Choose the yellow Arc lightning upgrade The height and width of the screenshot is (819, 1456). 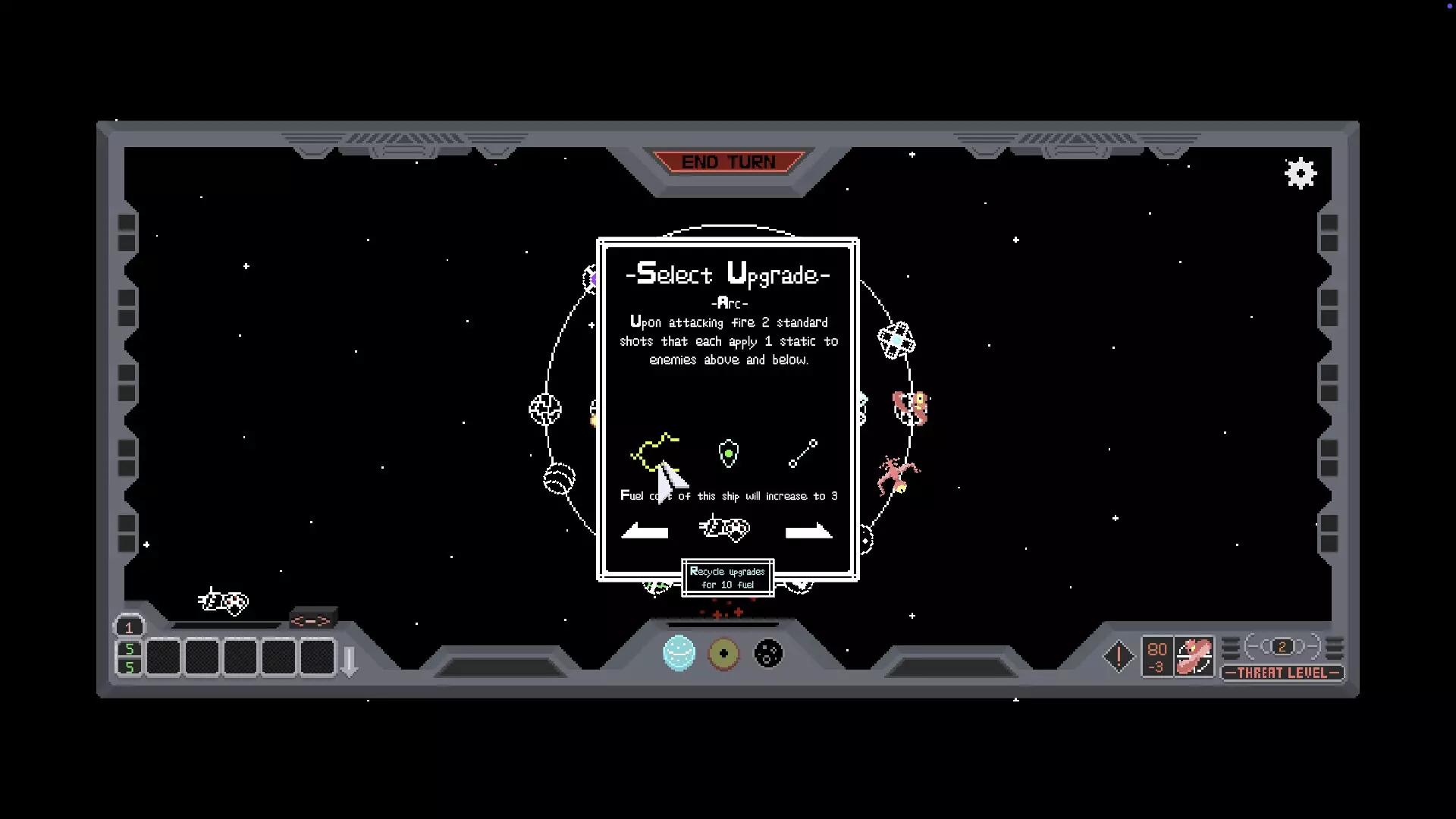(654, 453)
